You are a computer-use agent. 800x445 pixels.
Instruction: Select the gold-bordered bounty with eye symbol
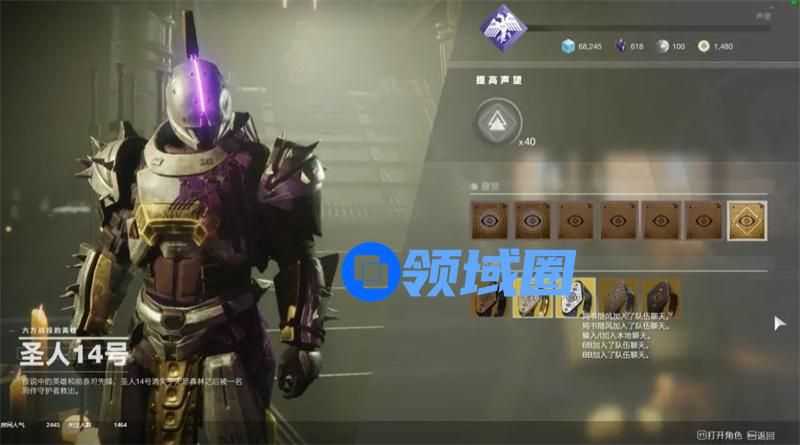pos(745,220)
